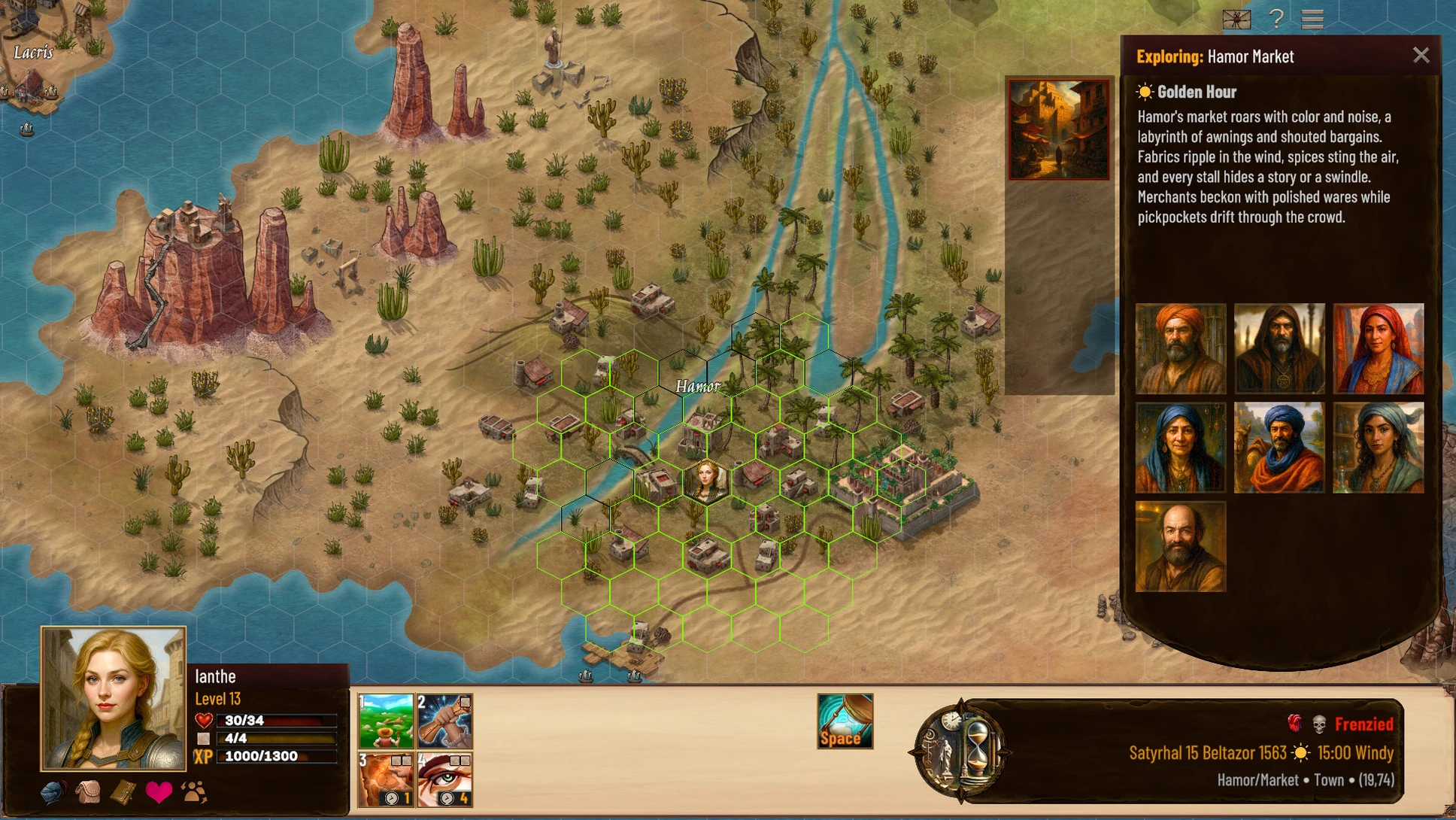This screenshot has height=820, width=1456.
Task: Use ability 2 with the raised scroll
Action: [444, 721]
